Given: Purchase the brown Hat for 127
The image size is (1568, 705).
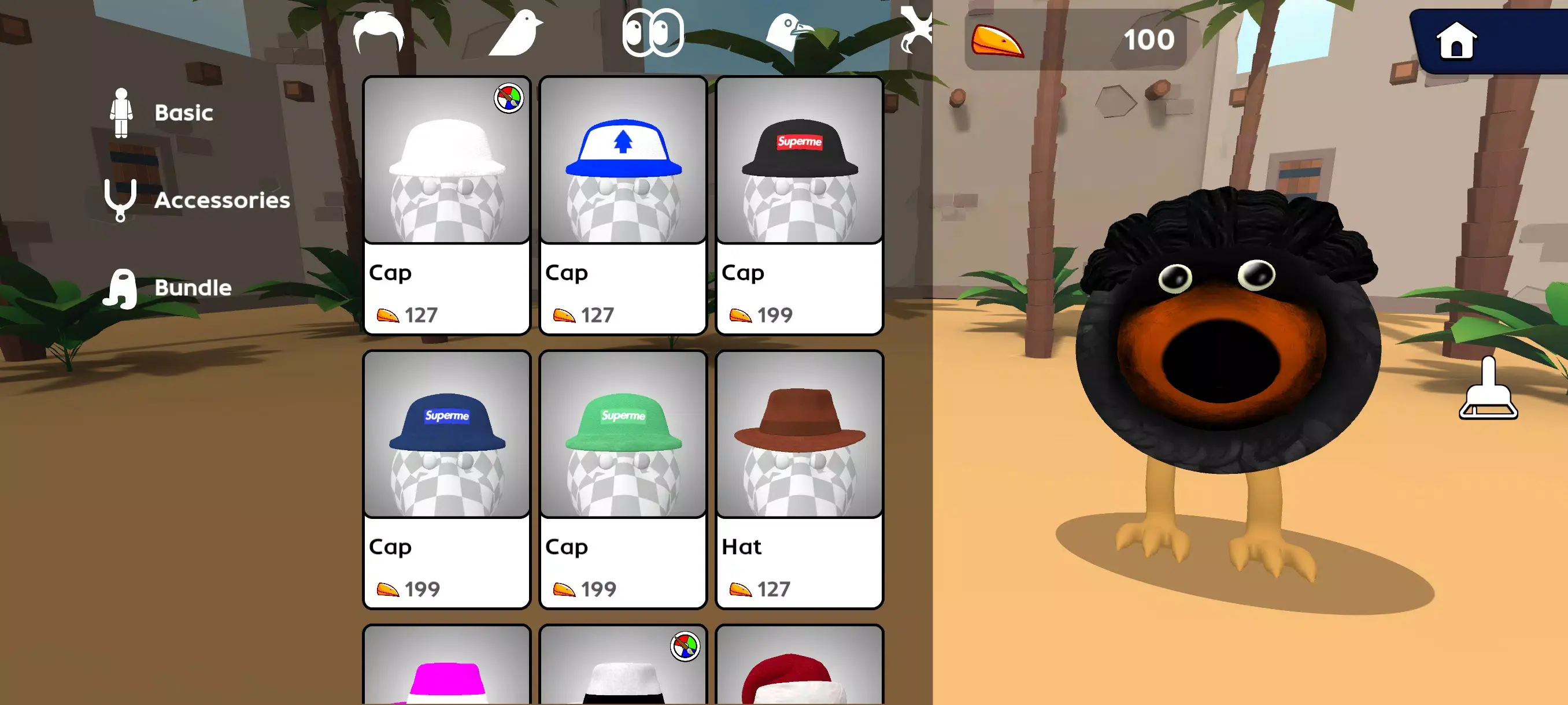Looking at the screenshot, I should (798, 477).
